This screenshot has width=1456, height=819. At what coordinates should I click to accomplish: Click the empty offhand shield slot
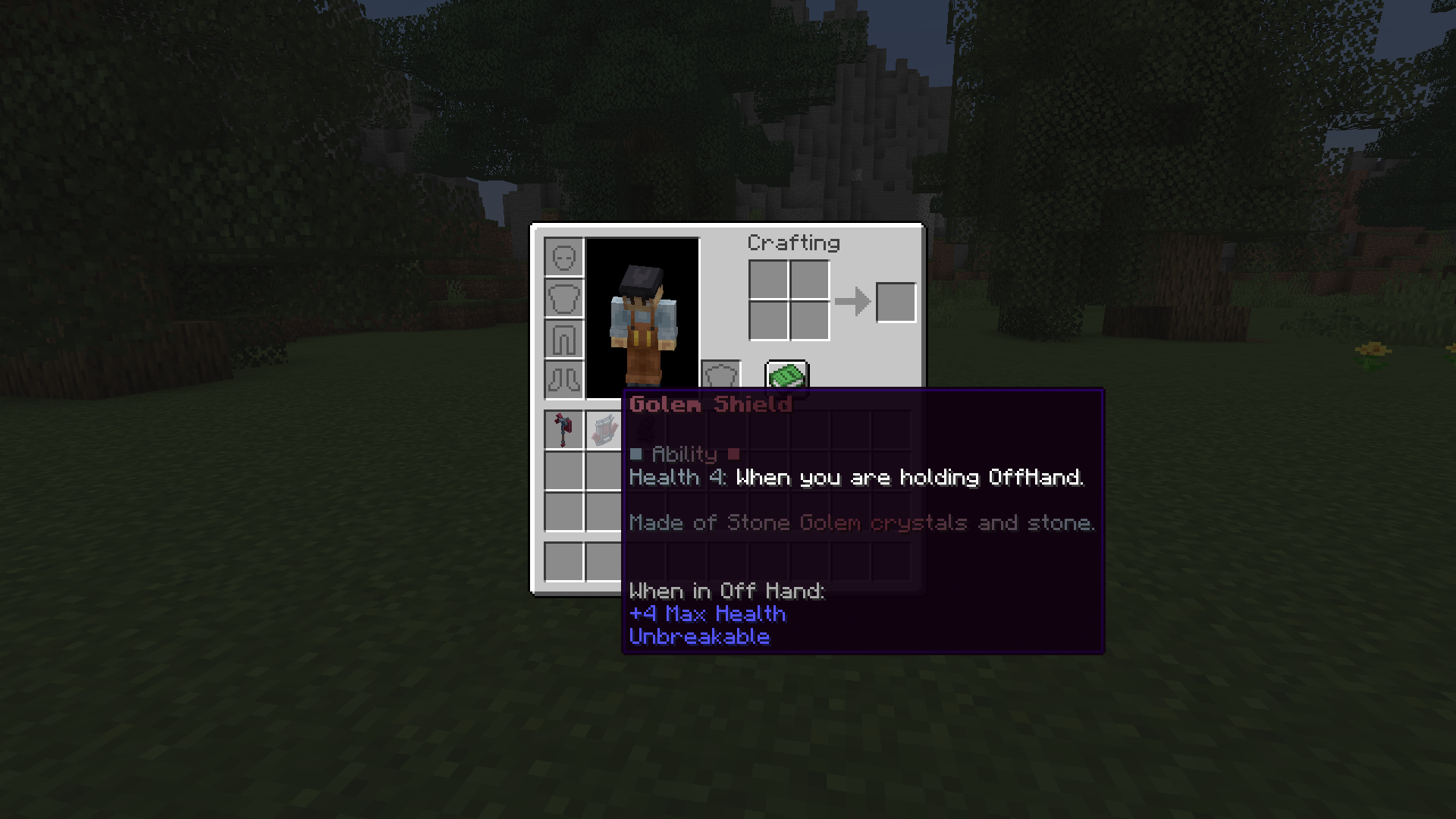(x=719, y=375)
